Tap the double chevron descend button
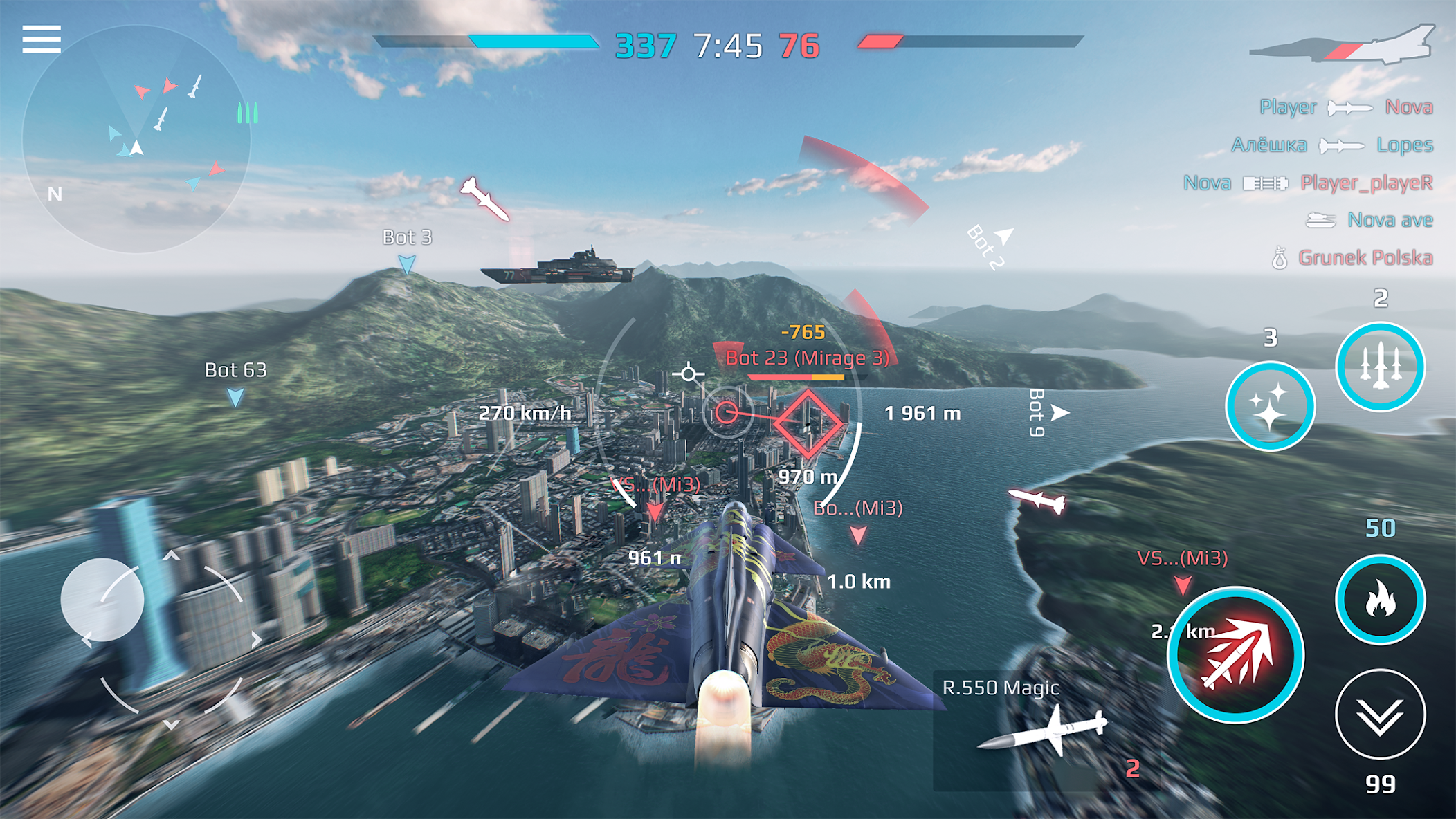Image resolution: width=1456 pixels, height=819 pixels. coord(1380,714)
